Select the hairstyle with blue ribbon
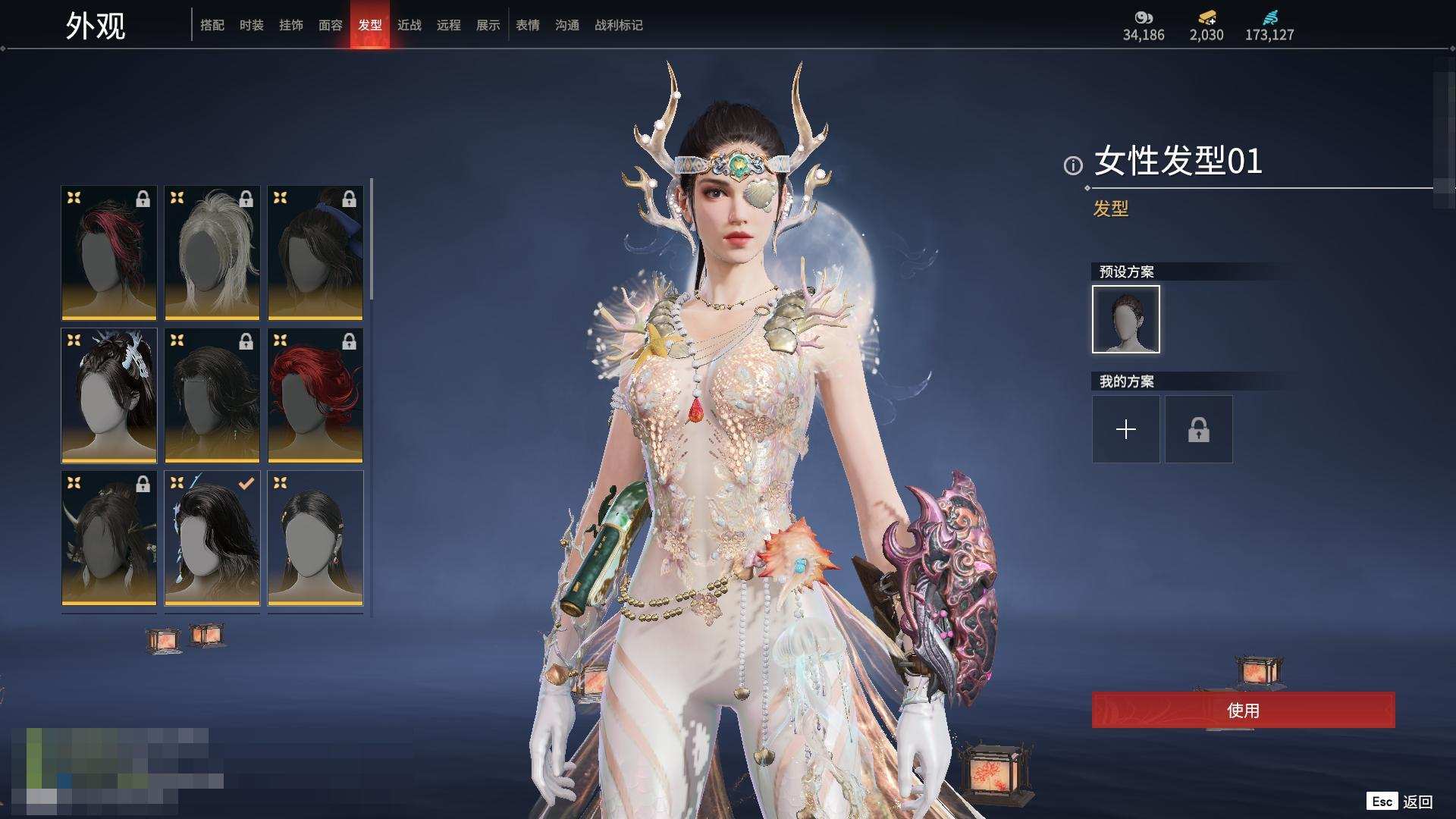 coord(315,253)
